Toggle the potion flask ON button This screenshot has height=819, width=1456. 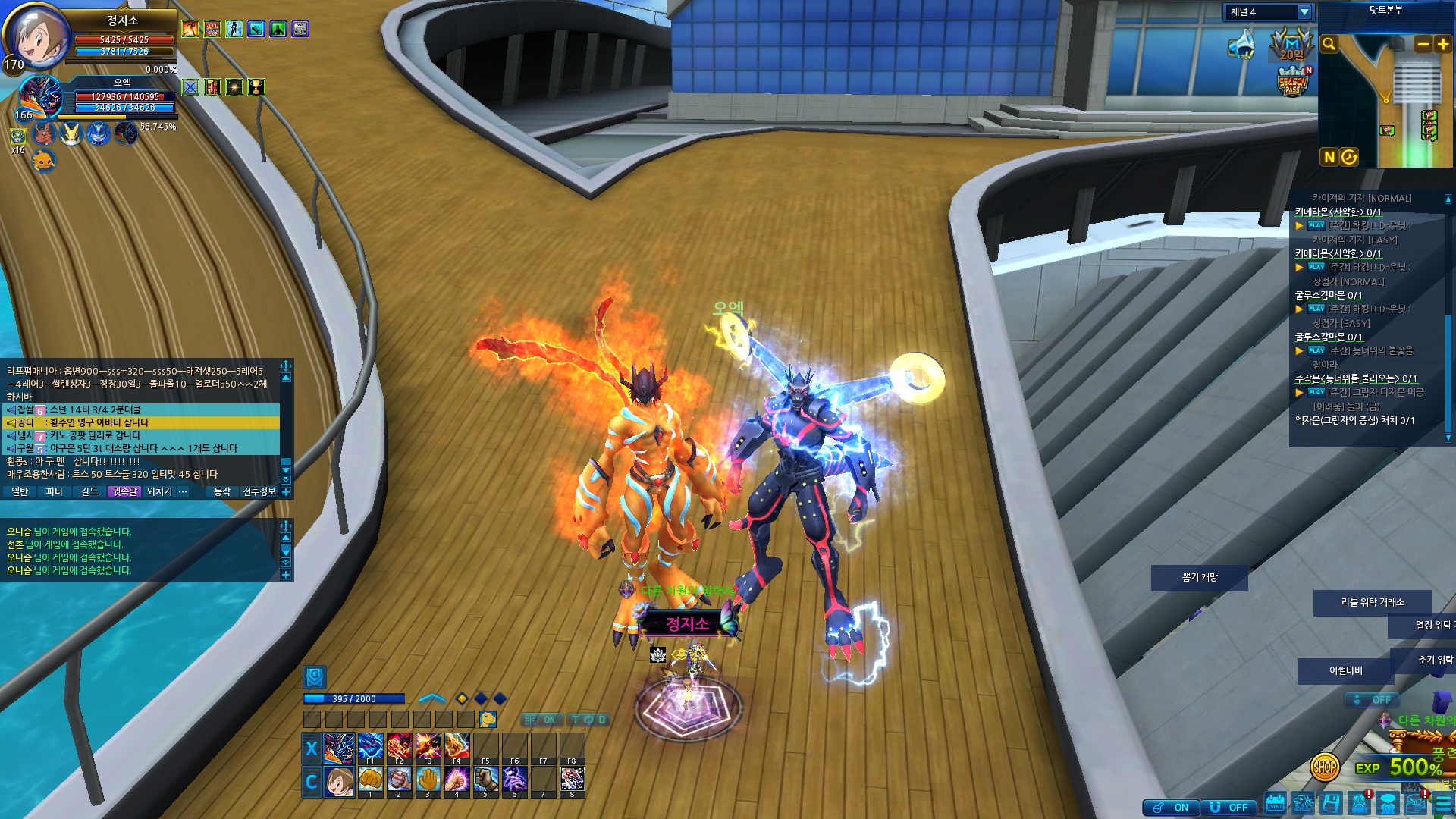point(1172,808)
